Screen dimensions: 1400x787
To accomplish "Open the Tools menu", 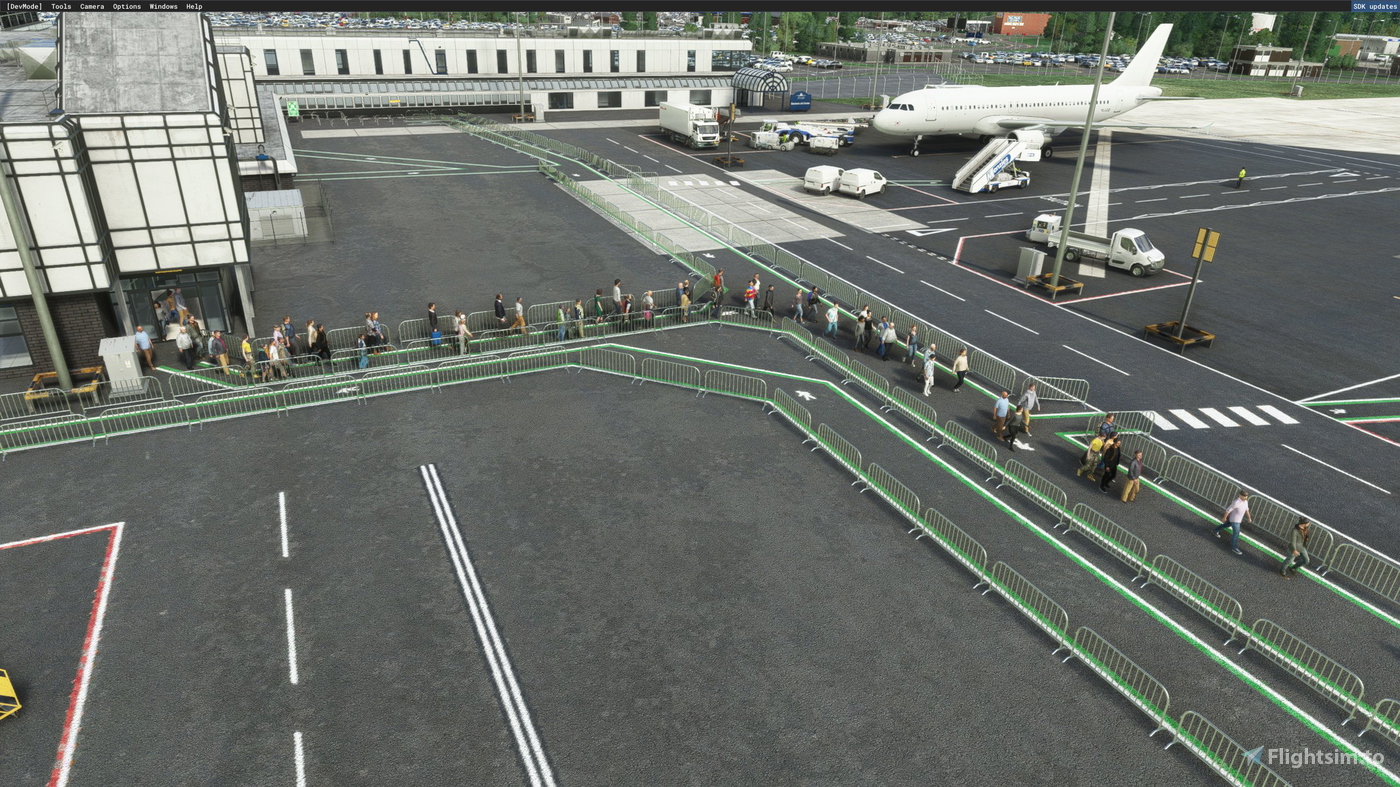I will [60, 5].
